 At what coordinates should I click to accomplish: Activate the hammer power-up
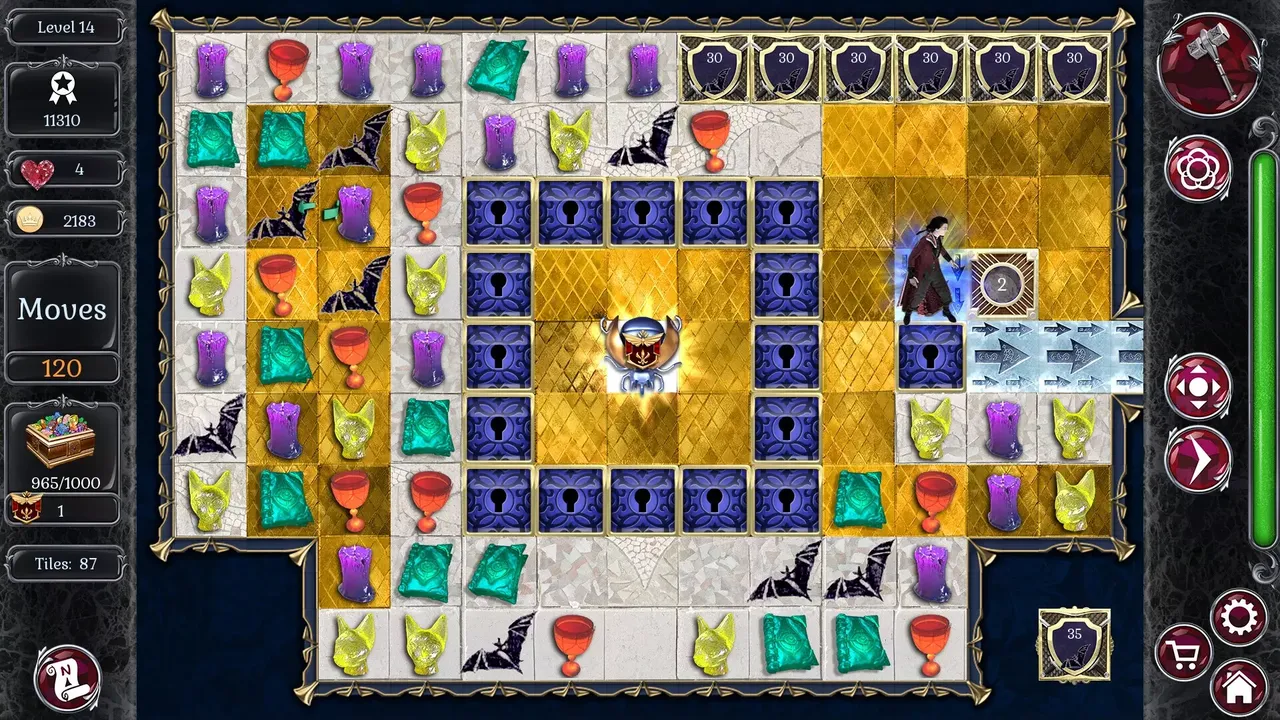[1208, 63]
